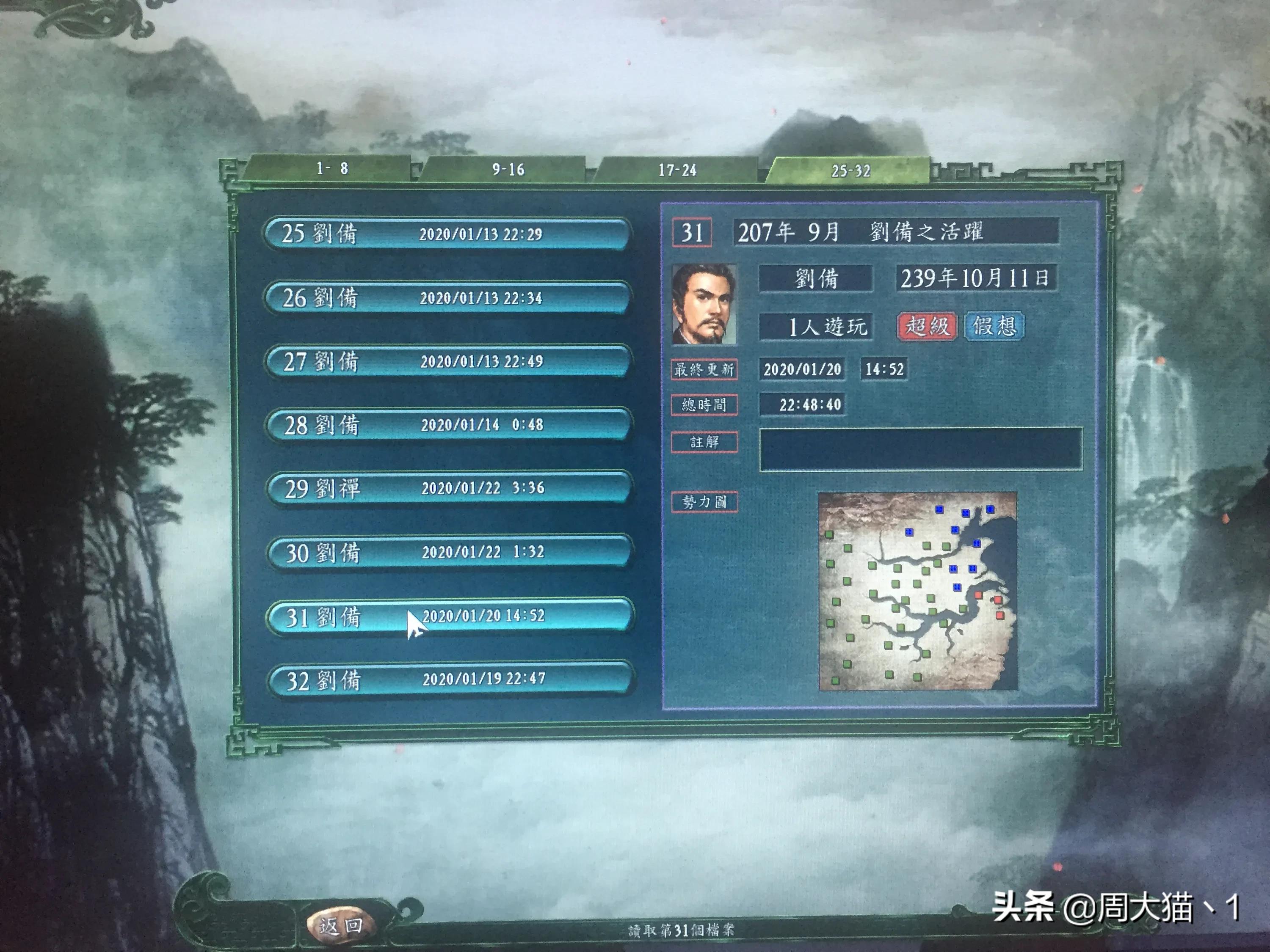Load save slot 29 劉禪
The height and width of the screenshot is (952, 1270).
(449, 488)
